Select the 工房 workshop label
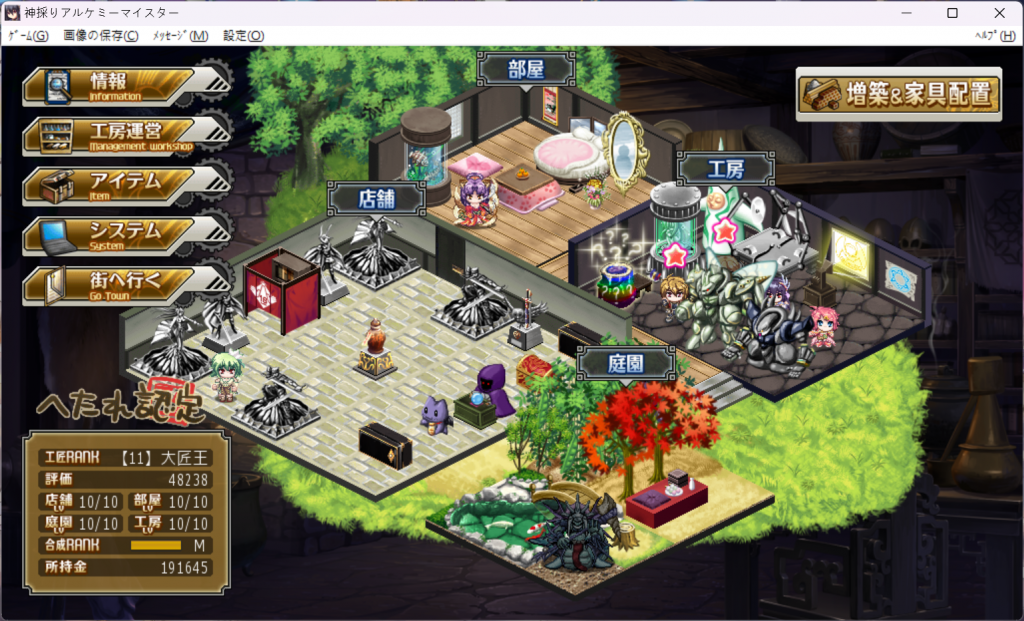Screen dimensions: 1024x621 (725, 168)
